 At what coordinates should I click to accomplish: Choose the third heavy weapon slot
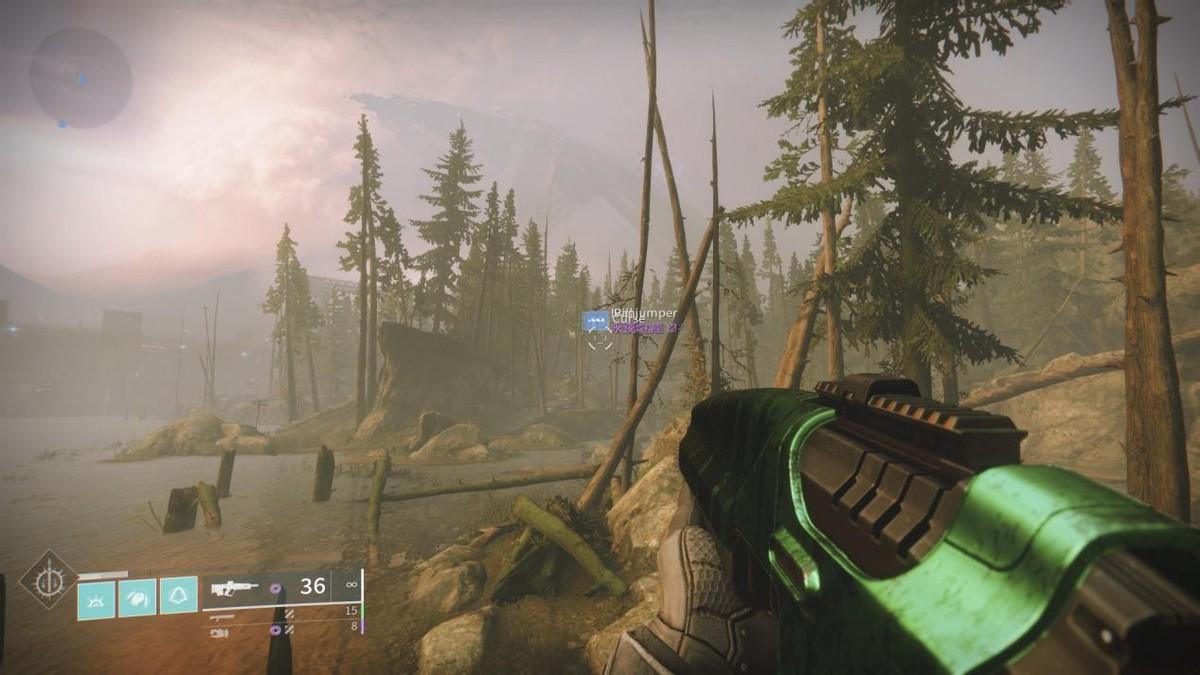tap(219, 631)
